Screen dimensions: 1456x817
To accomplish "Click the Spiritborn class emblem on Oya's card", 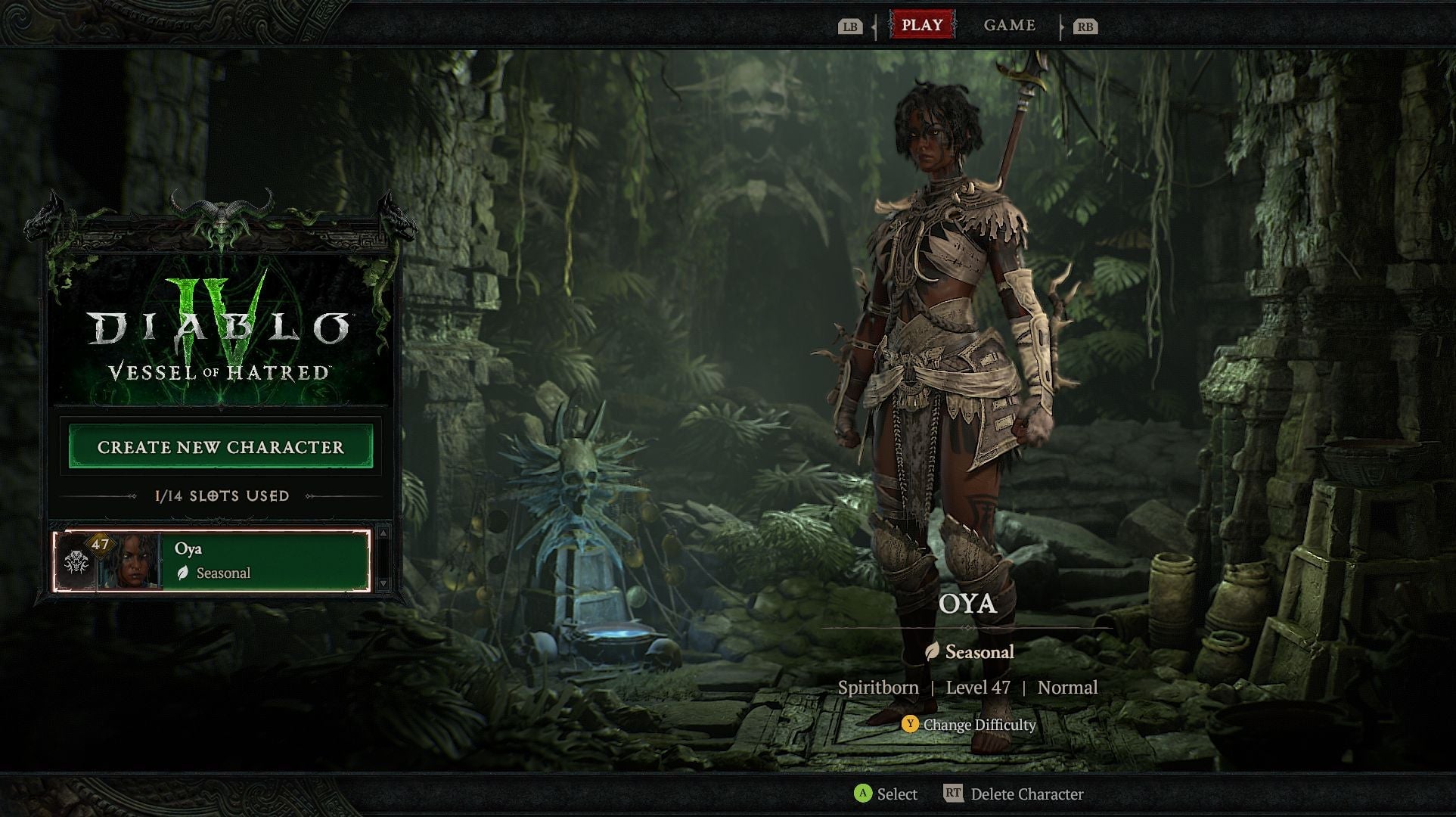I will [77, 562].
